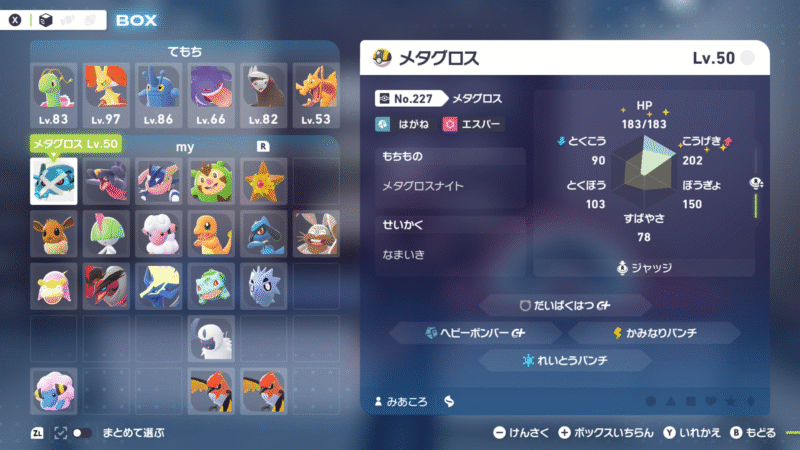Open the だいばくはつ move entry
The width and height of the screenshot is (800, 450).
566,305
